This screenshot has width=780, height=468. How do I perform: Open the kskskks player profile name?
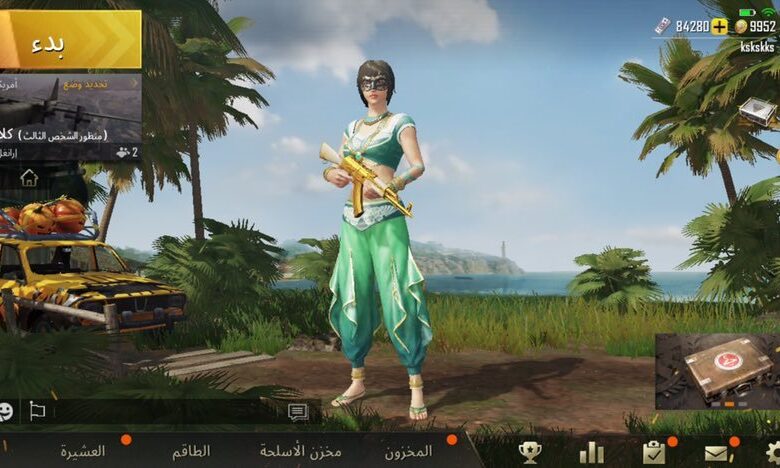(757, 47)
